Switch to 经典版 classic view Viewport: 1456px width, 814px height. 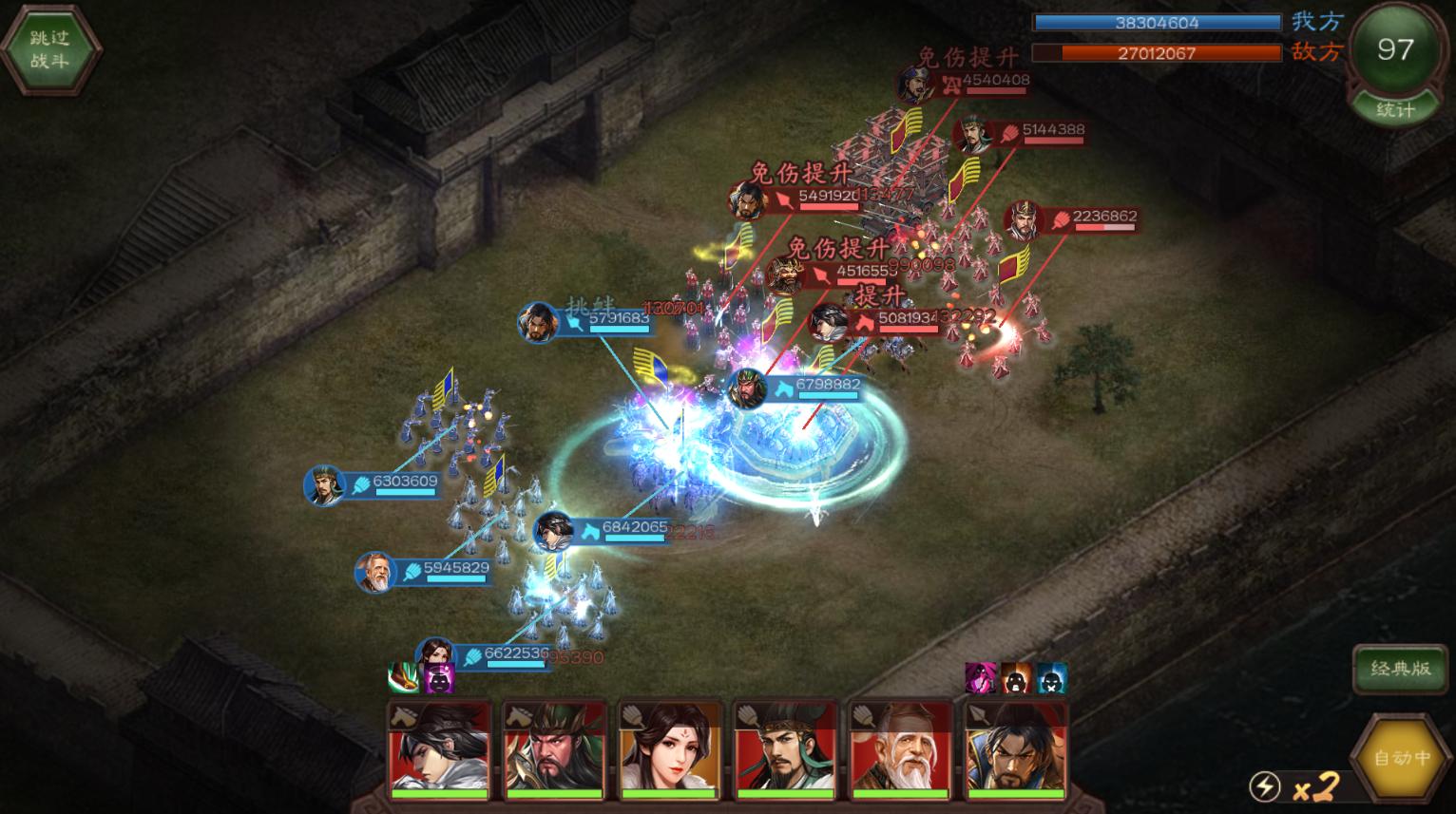coord(1400,669)
